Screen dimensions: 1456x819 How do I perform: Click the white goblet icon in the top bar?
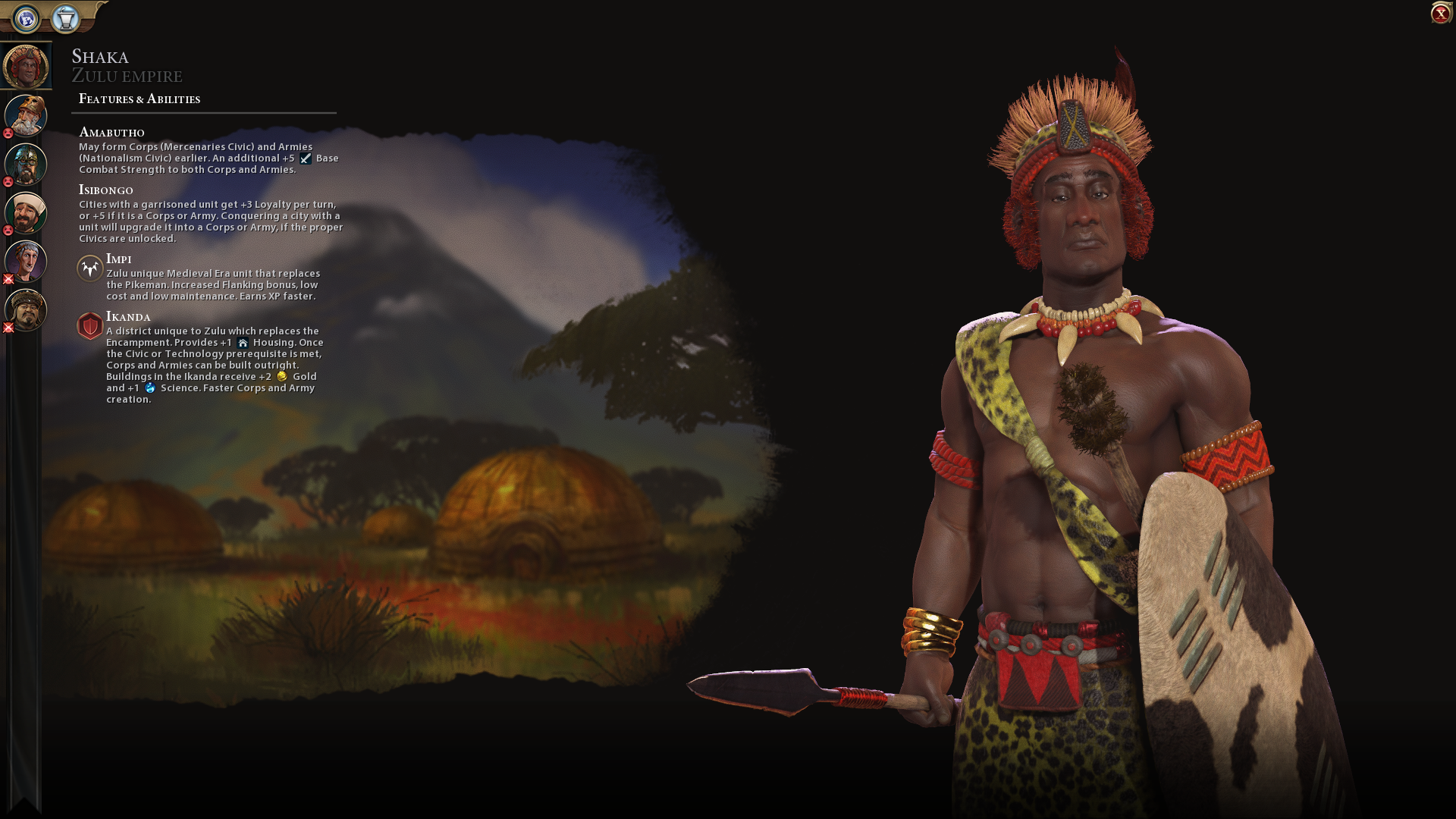tap(66, 18)
